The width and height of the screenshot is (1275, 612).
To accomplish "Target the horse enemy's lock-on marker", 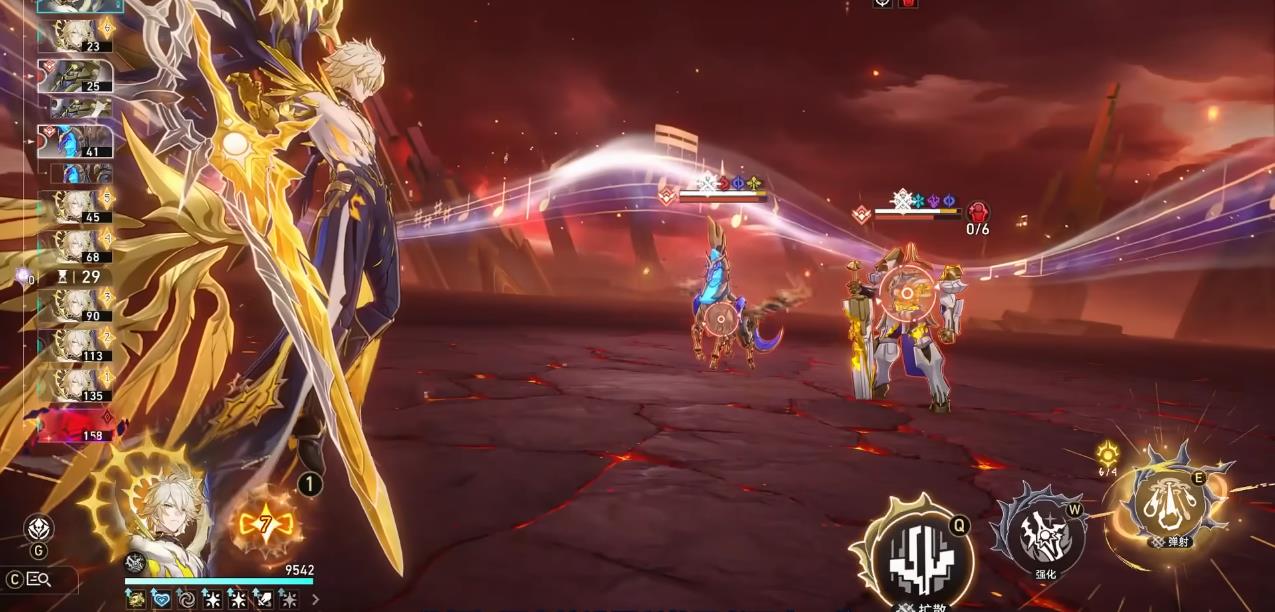I will coord(717,320).
